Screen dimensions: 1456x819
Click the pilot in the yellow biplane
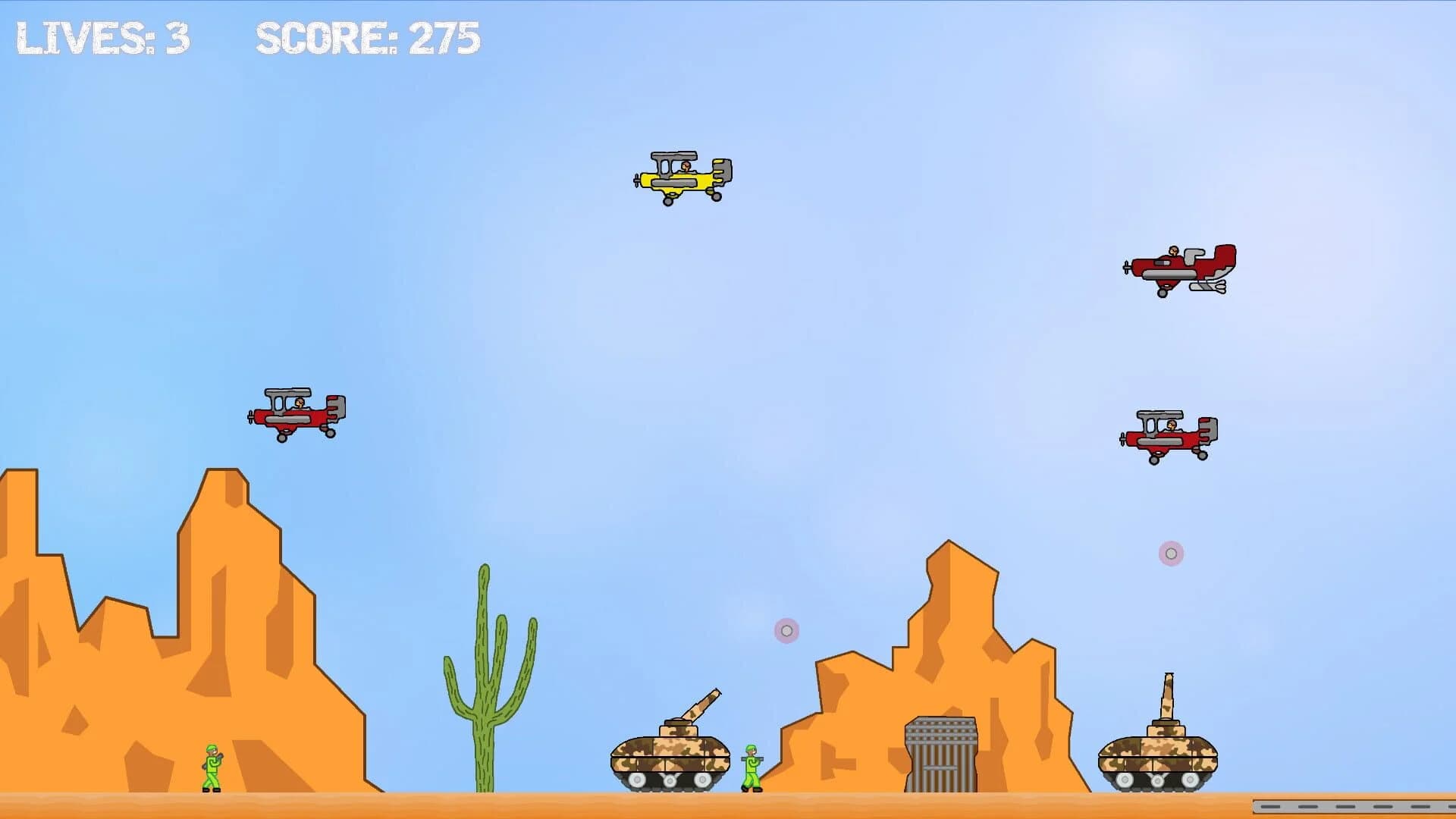[685, 167]
